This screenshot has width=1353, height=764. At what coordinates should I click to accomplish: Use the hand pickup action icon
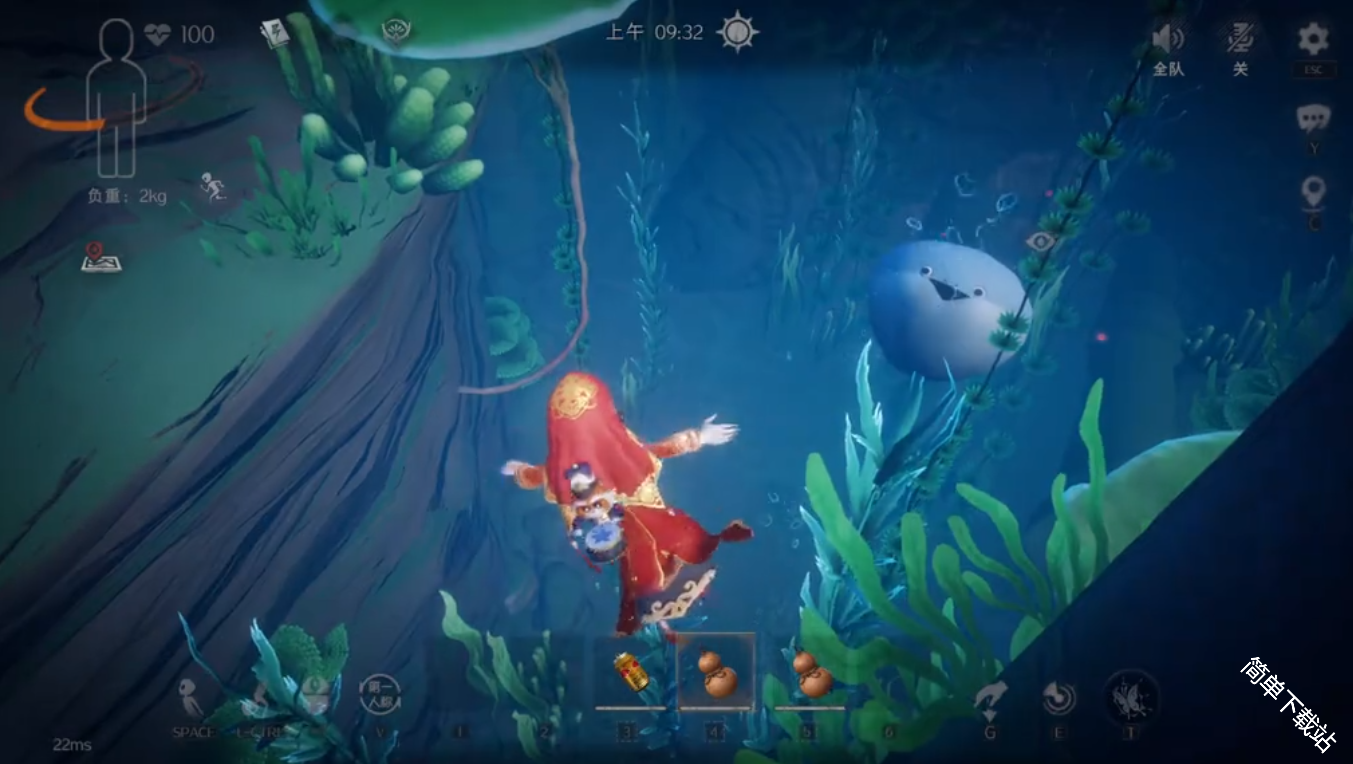pos(990,698)
